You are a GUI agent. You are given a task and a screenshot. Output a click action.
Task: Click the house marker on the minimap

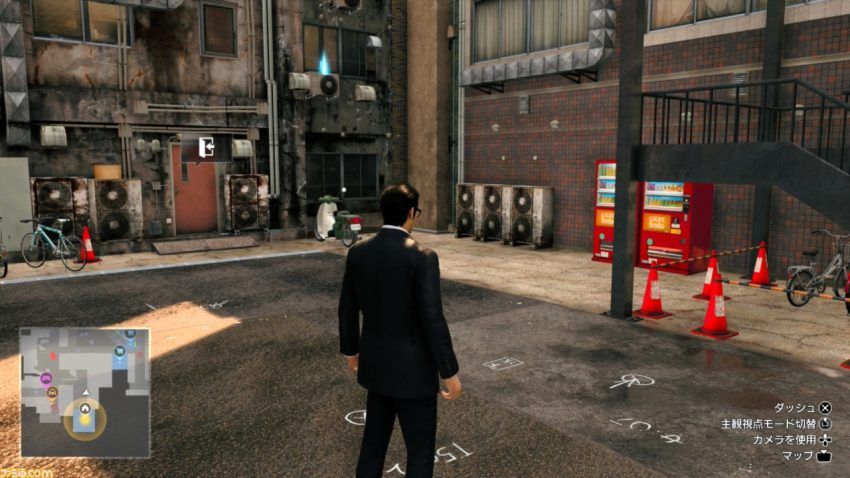[86, 408]
